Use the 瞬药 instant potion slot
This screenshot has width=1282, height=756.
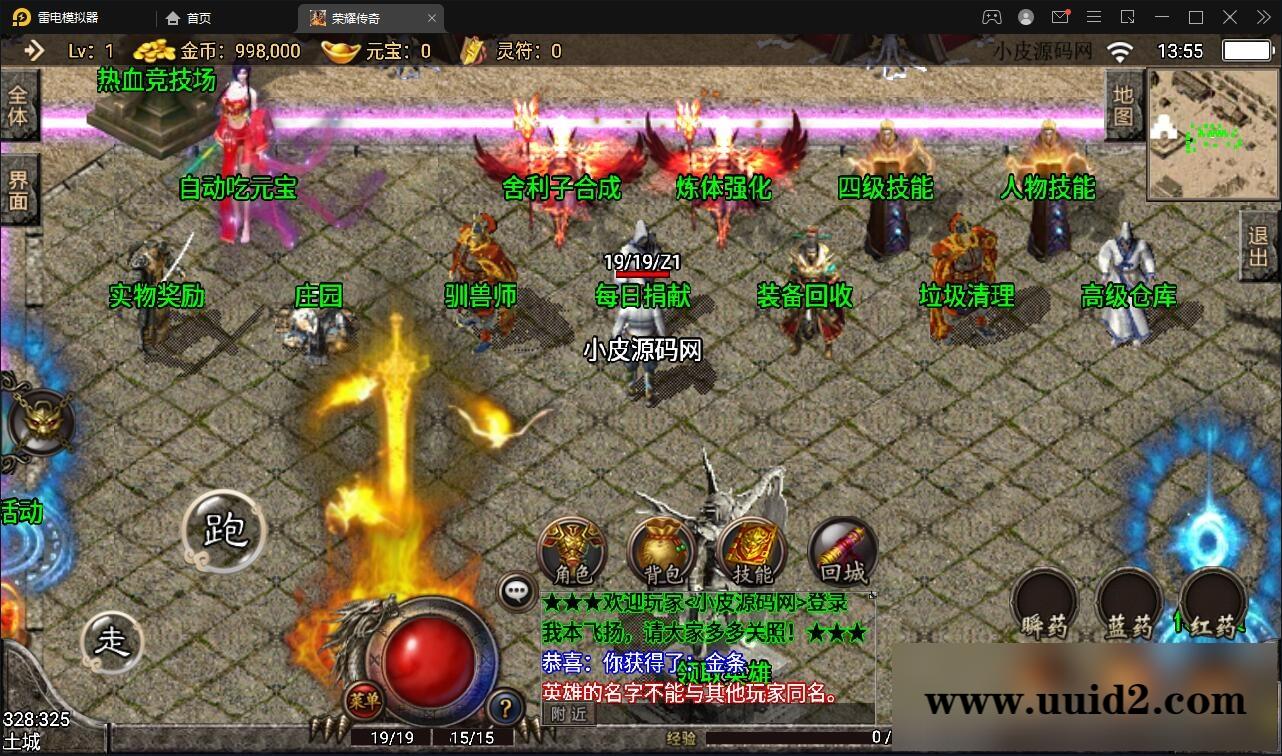tap(1044, 604)
